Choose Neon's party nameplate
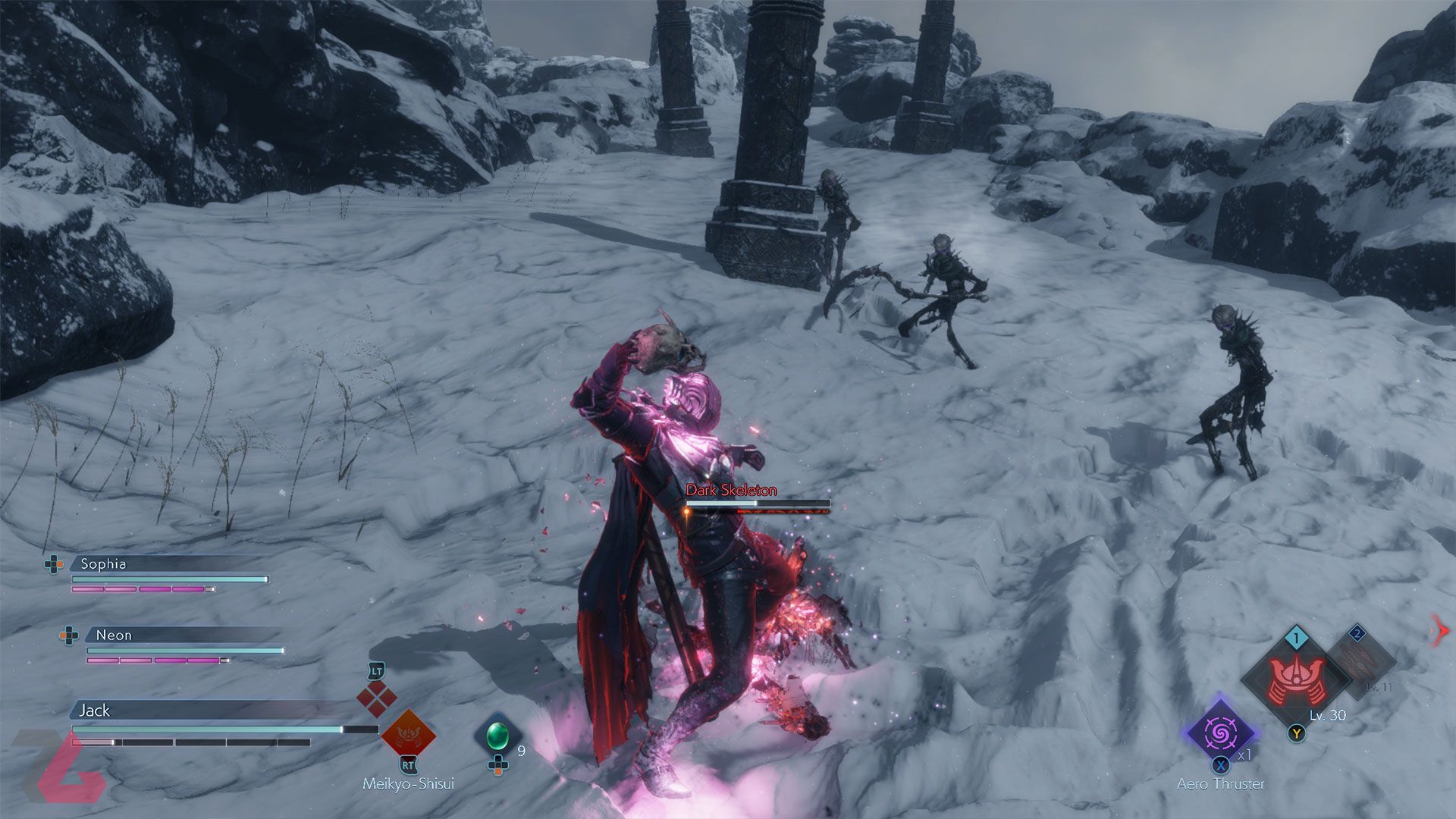 click(114, 635)
